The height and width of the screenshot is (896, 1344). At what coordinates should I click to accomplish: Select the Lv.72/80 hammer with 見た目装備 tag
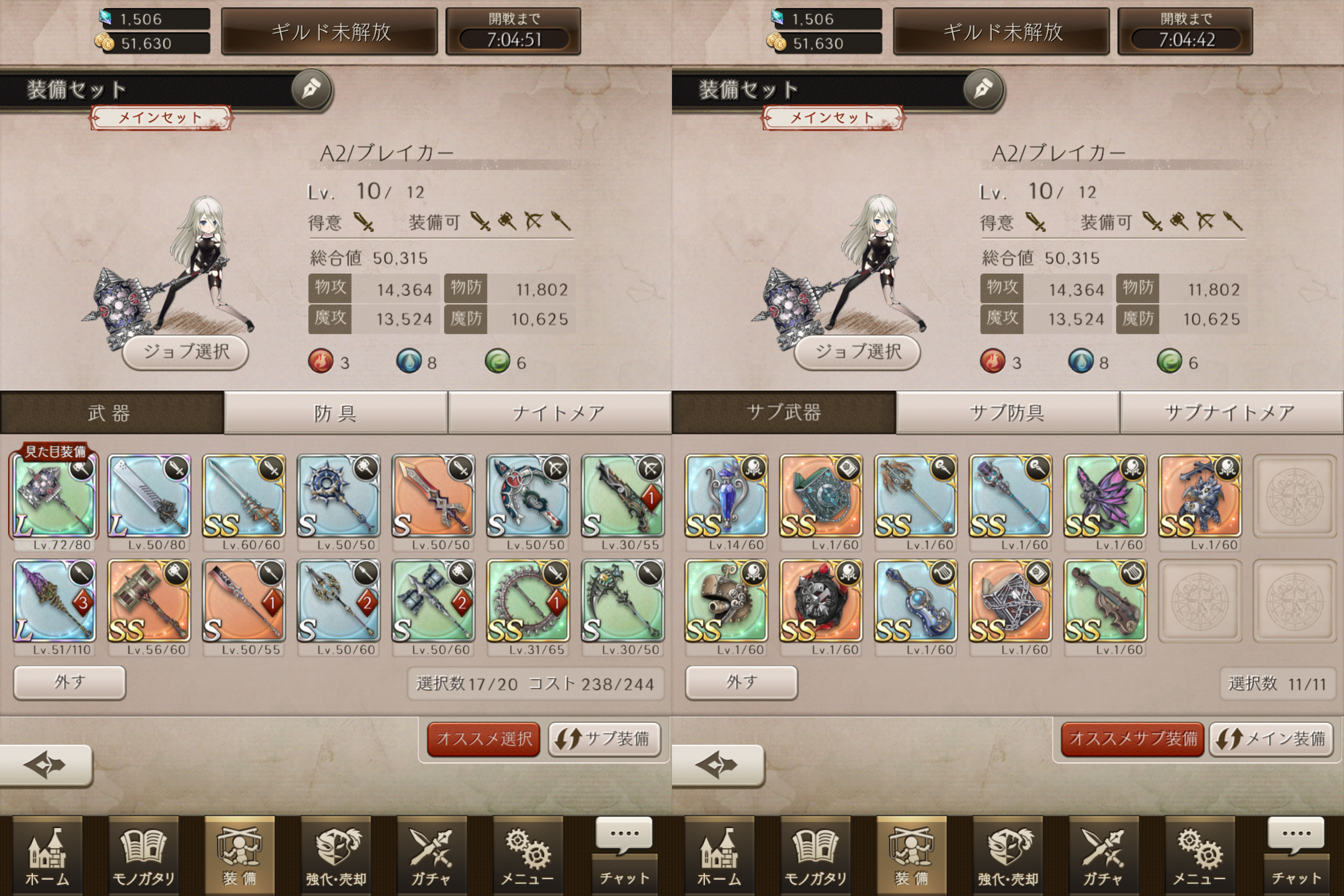click(55, 496)
